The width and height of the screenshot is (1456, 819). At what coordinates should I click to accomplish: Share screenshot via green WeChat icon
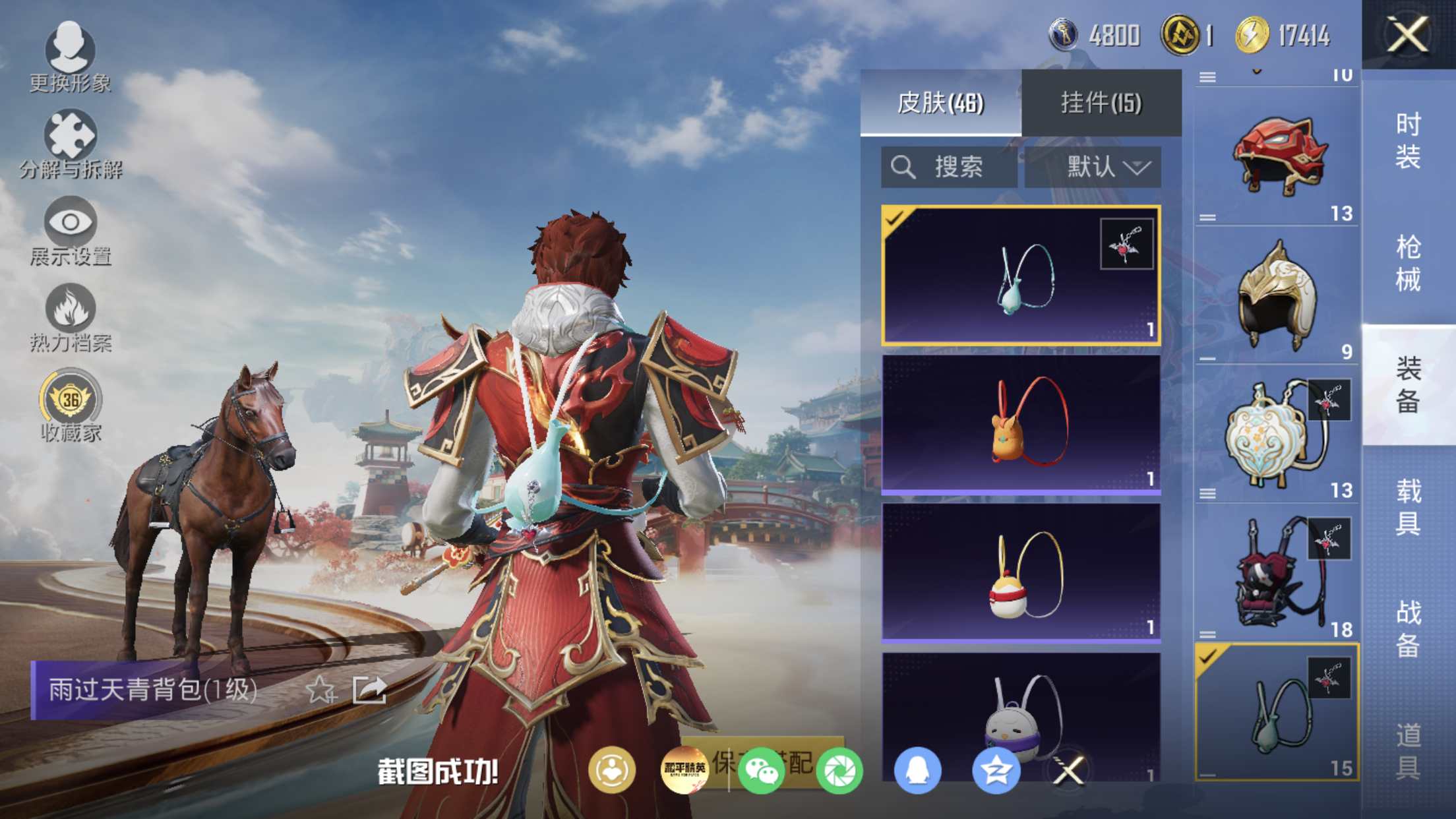(x=761, y=770)
